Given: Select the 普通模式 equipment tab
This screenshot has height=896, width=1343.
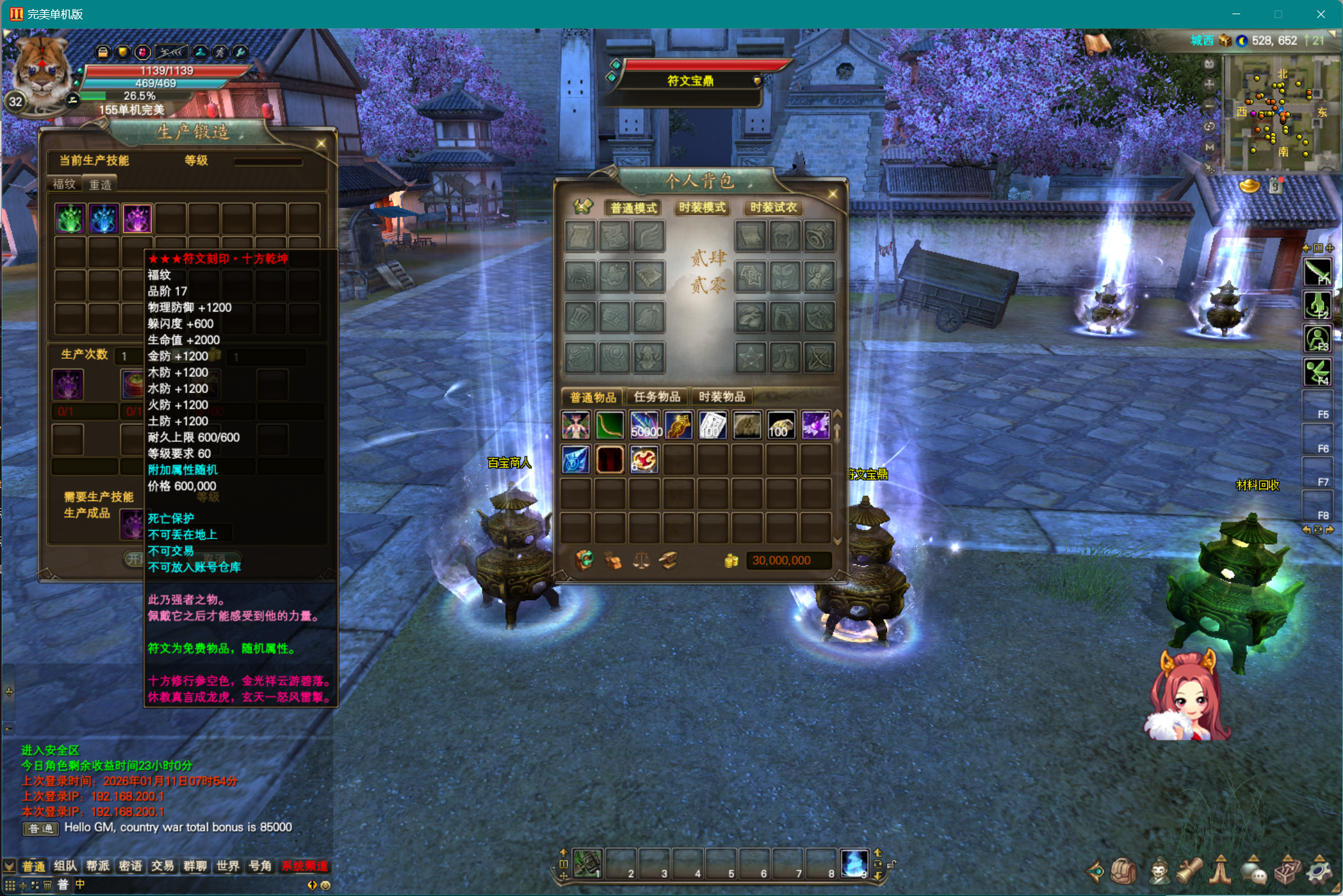Looking at the screenshot, I should pos(633,208).
